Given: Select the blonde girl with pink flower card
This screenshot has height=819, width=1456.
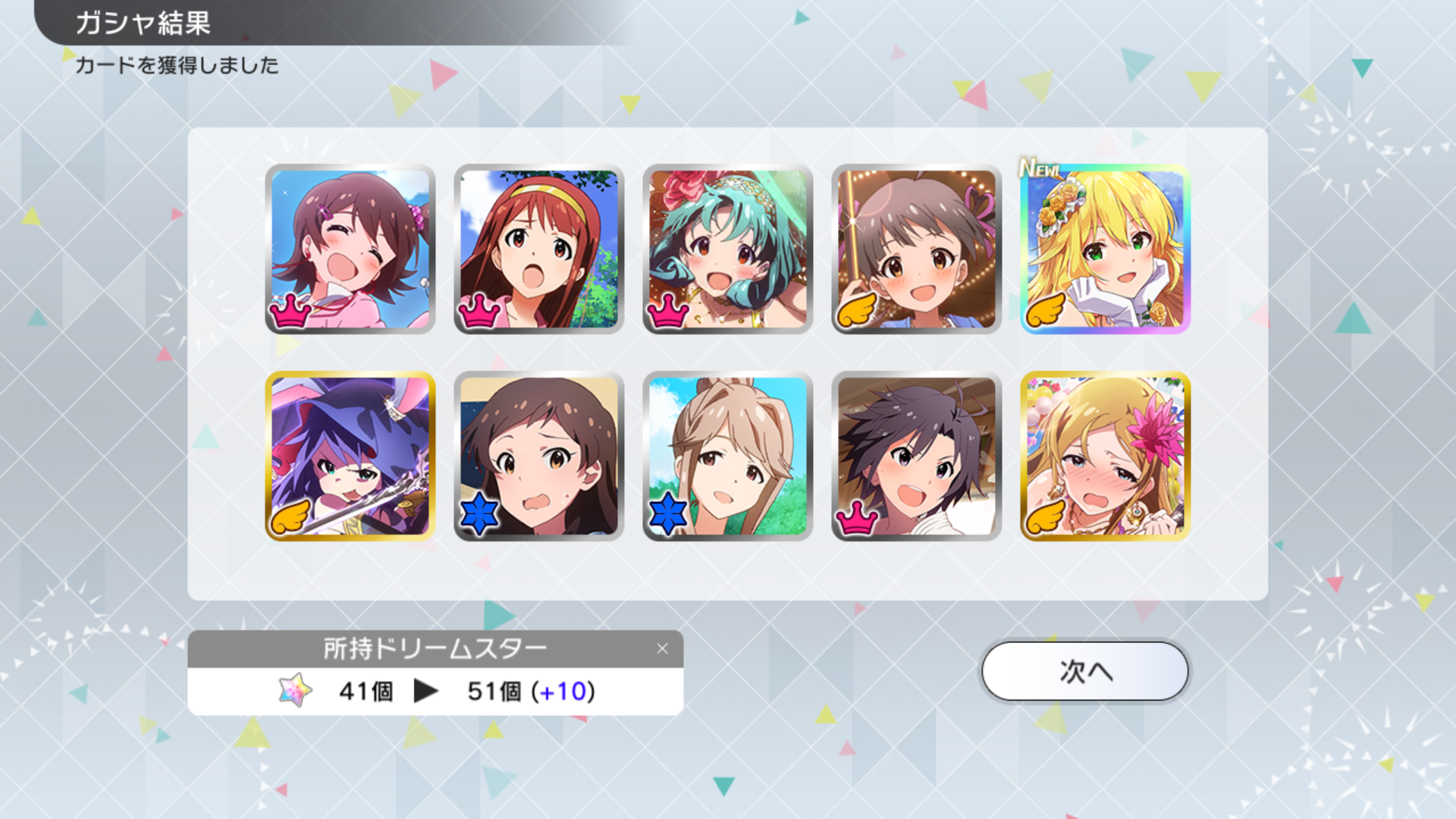Looking at the screenshot, I should [1105, 456].
